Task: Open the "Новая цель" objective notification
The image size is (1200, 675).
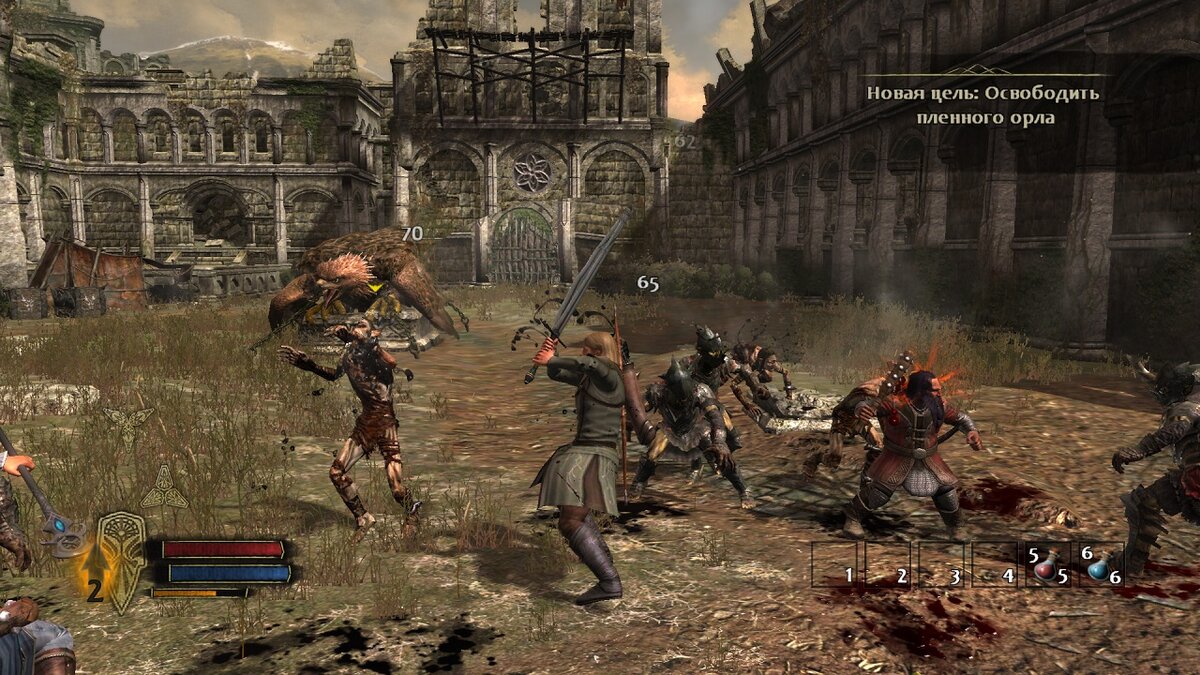Action: point(982,105)
